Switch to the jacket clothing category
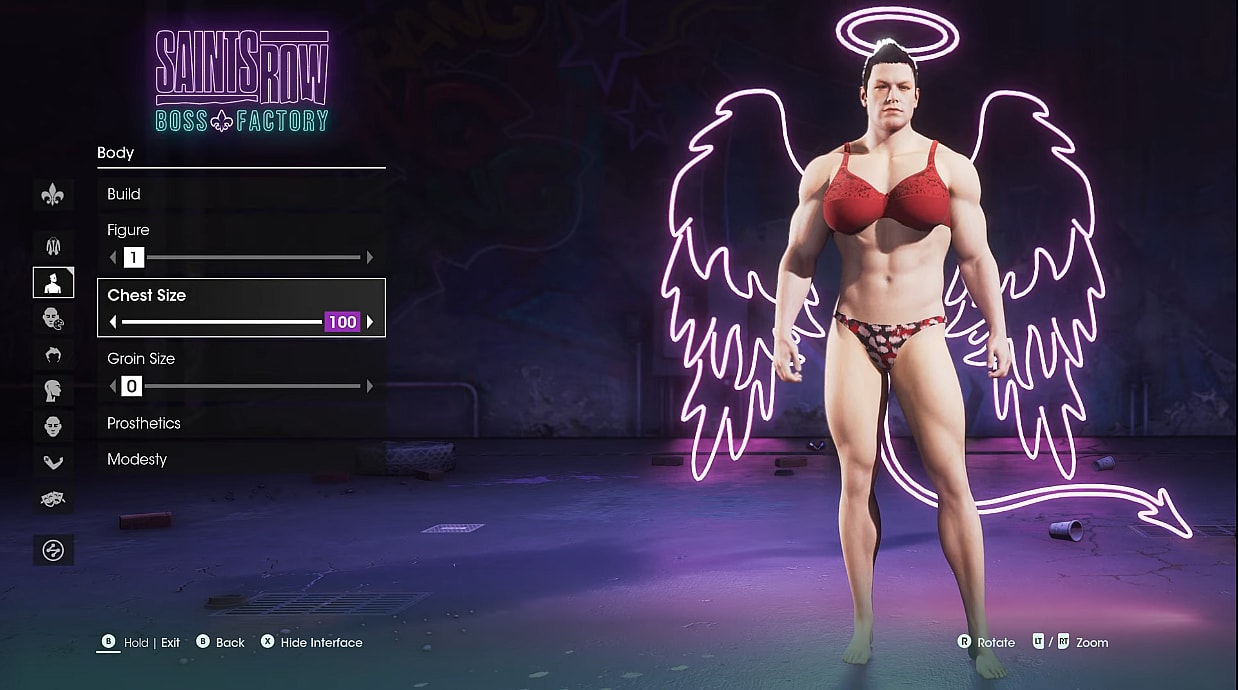1238x690 pixels. click(x=53, y=244)
